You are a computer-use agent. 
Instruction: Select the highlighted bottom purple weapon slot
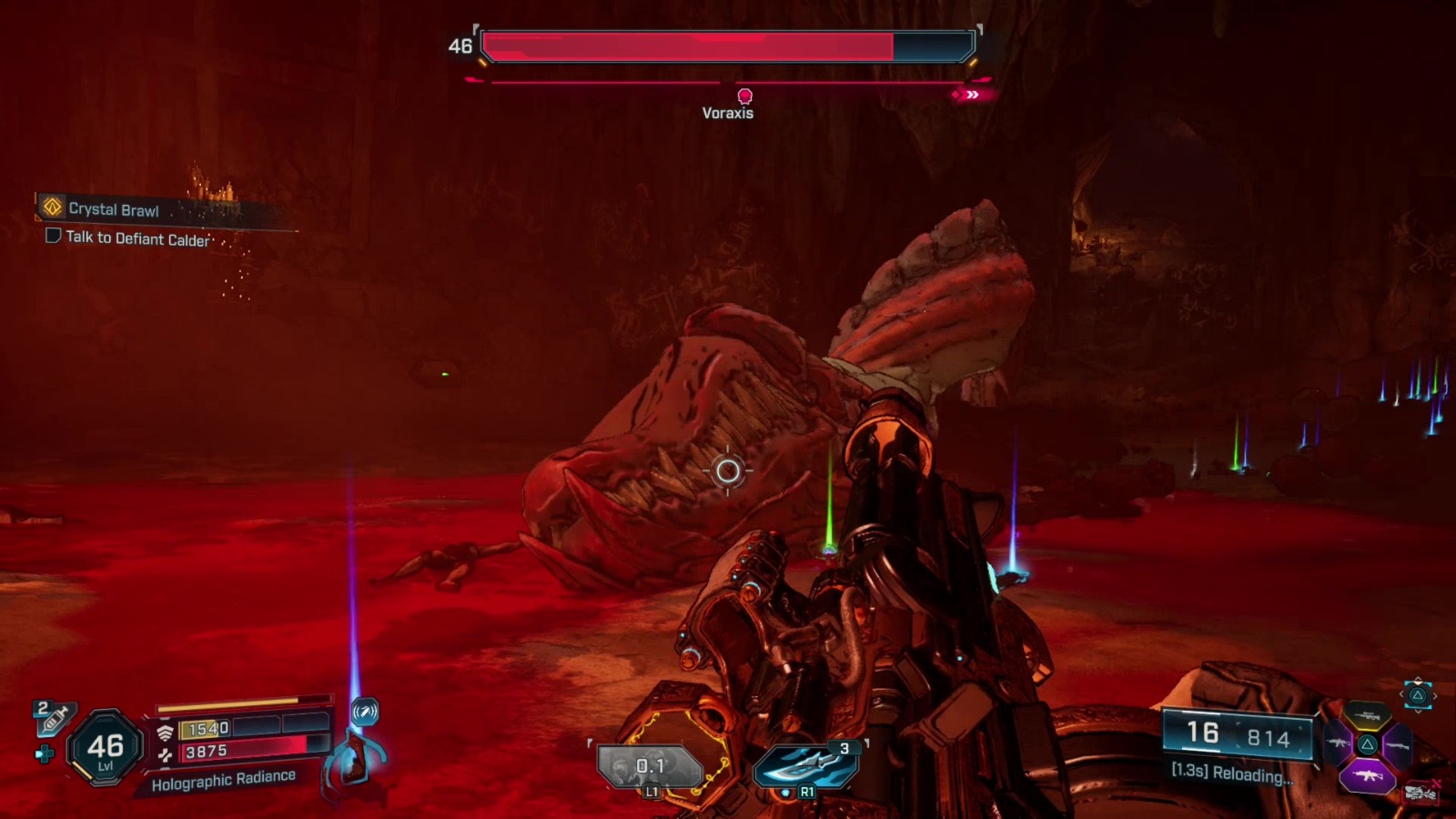1367,775
